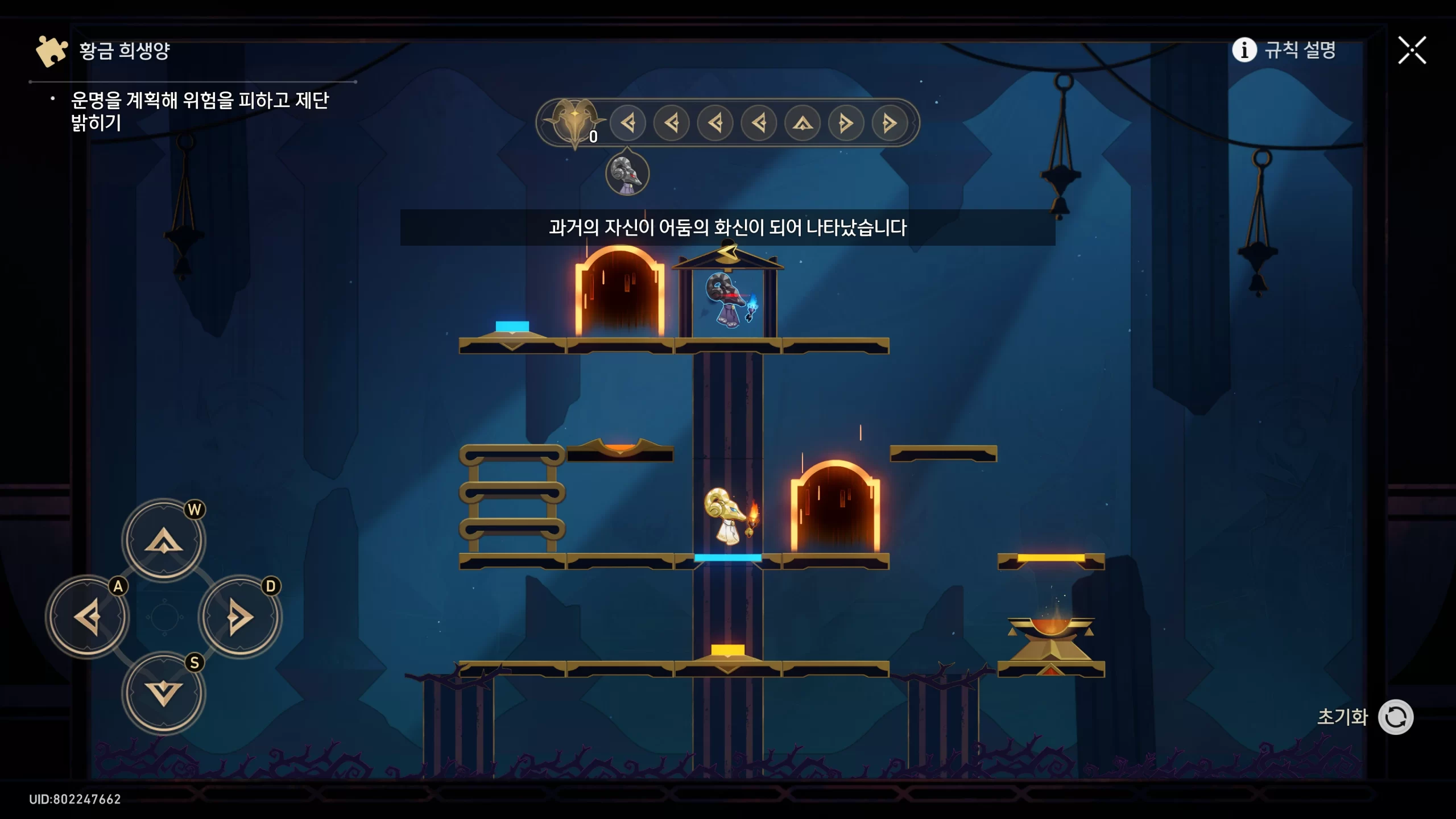
Task: Close the puzzle with the X button
Action: (1412, 51)
